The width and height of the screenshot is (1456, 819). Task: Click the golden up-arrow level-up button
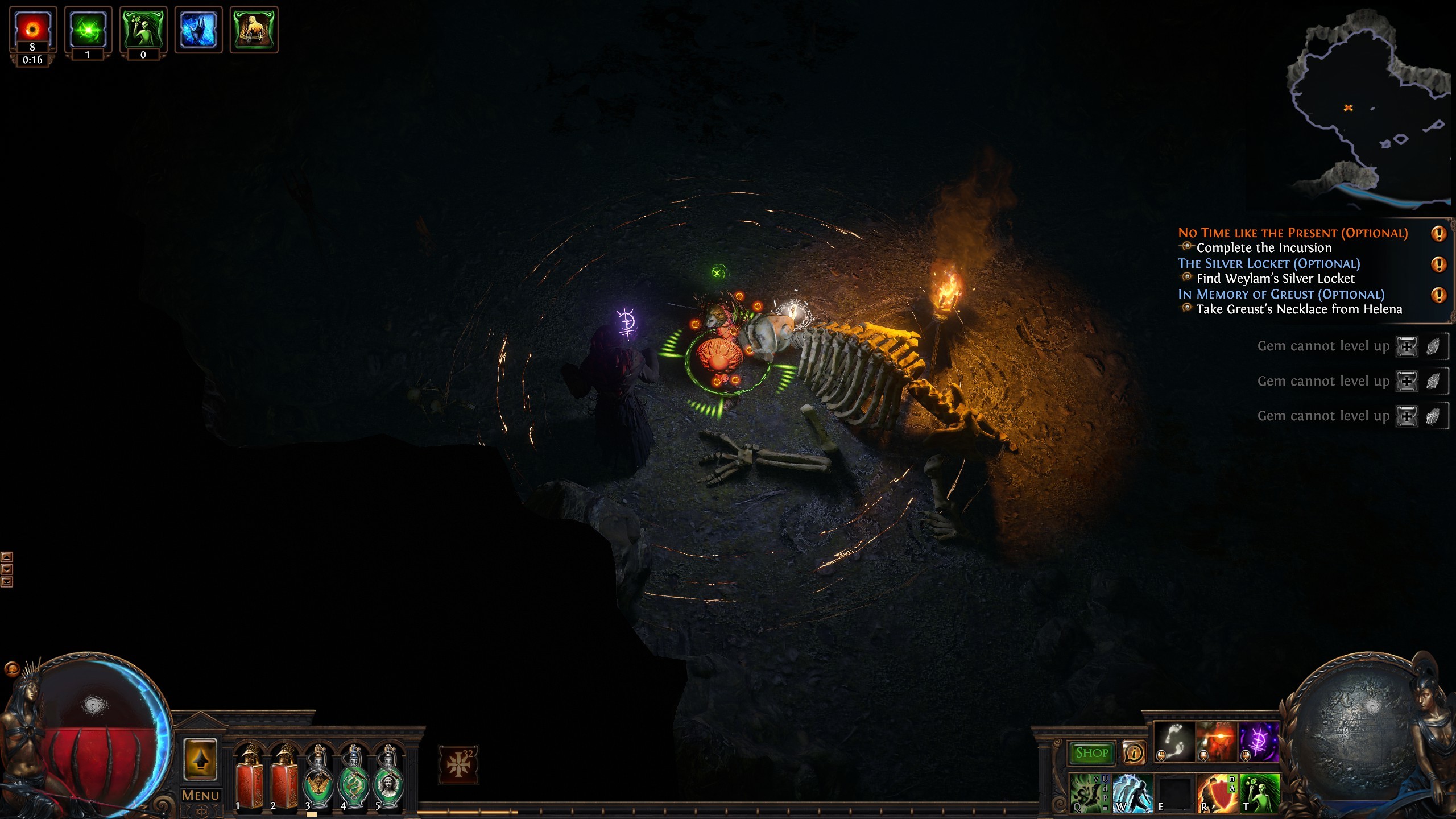pos(200,759)
